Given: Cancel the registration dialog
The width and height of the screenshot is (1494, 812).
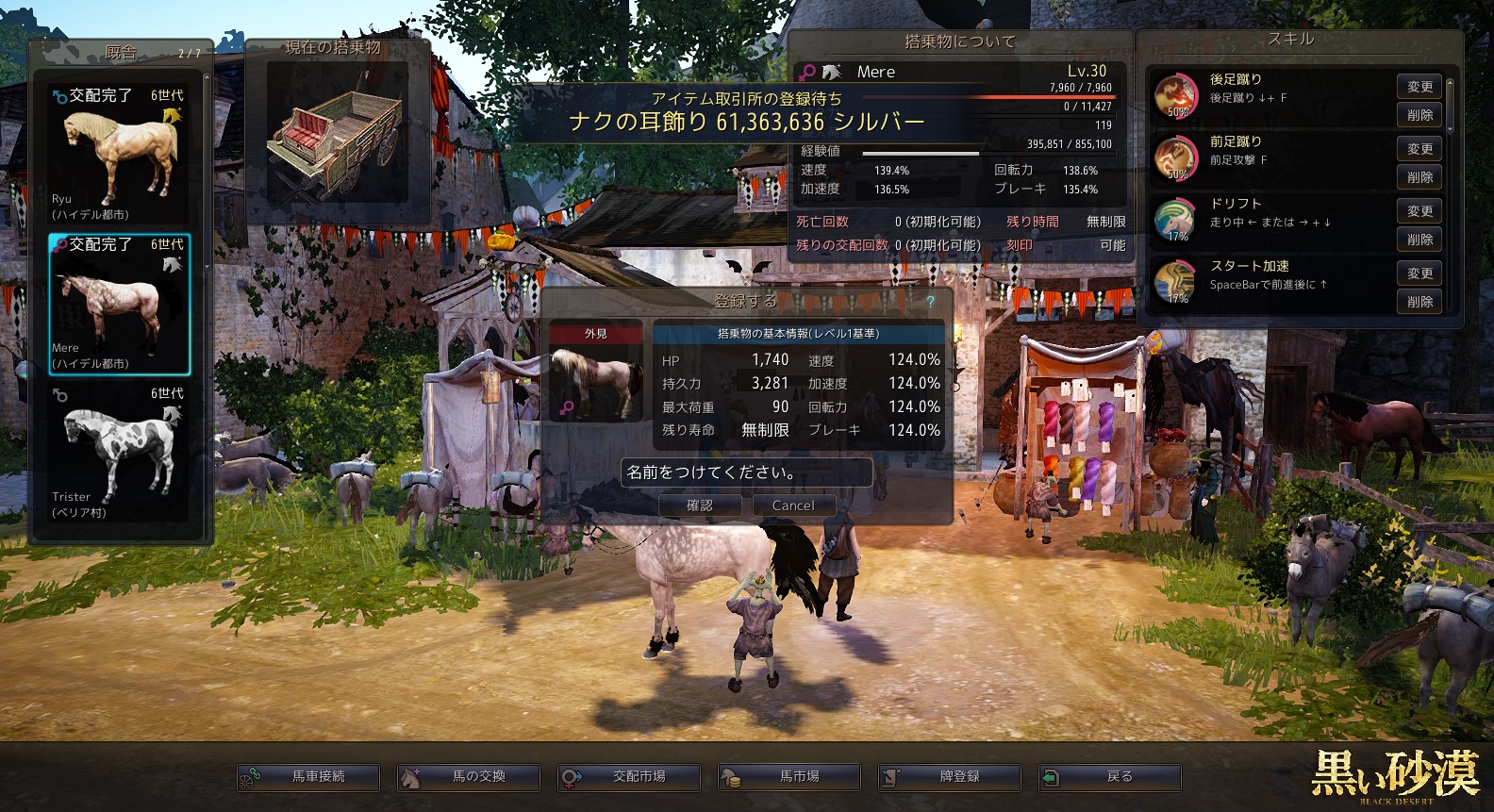Looking at the screenshot, I should [x=793, y=505].
